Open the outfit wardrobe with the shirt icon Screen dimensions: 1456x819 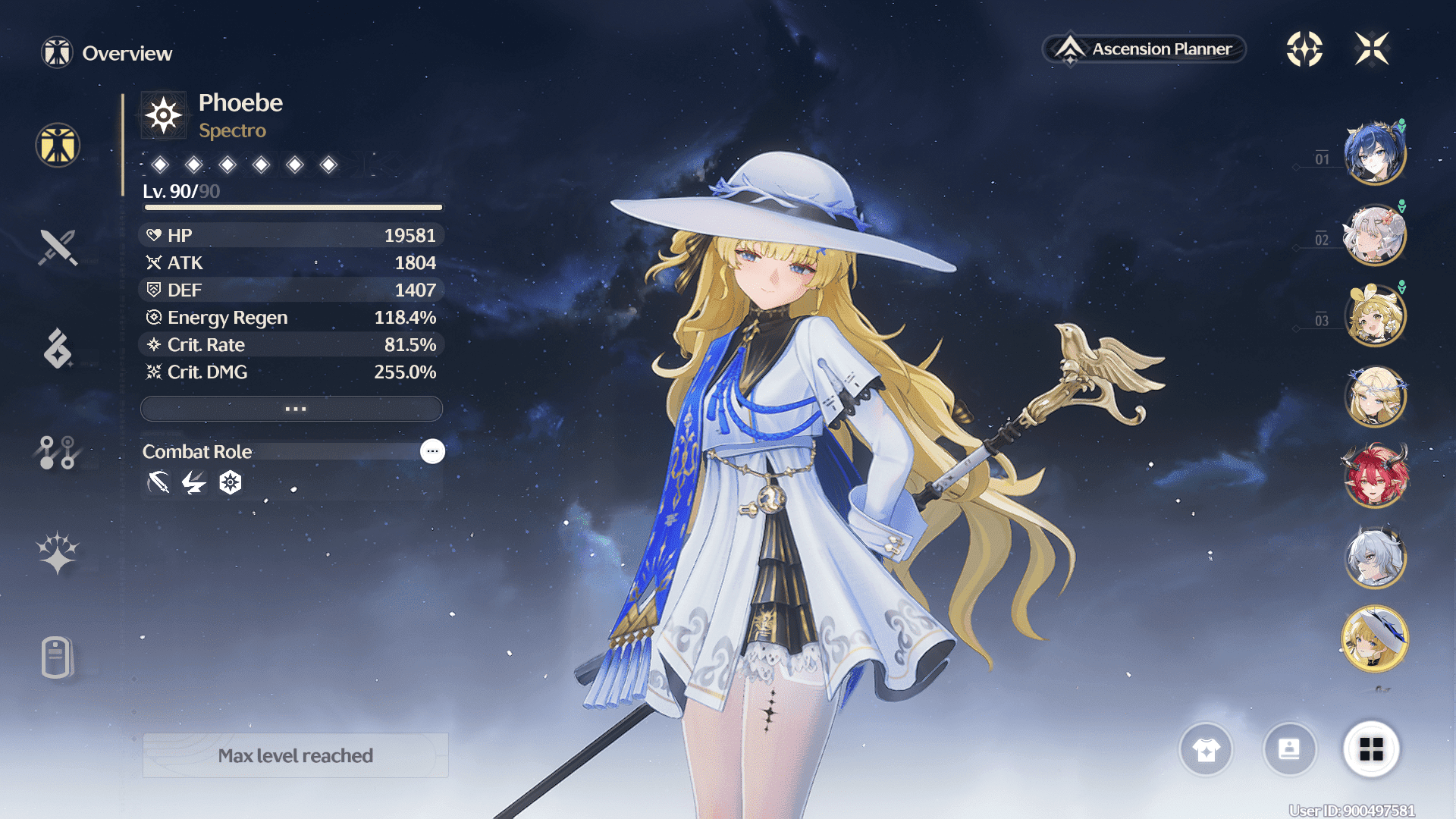tap(1206, 750)
